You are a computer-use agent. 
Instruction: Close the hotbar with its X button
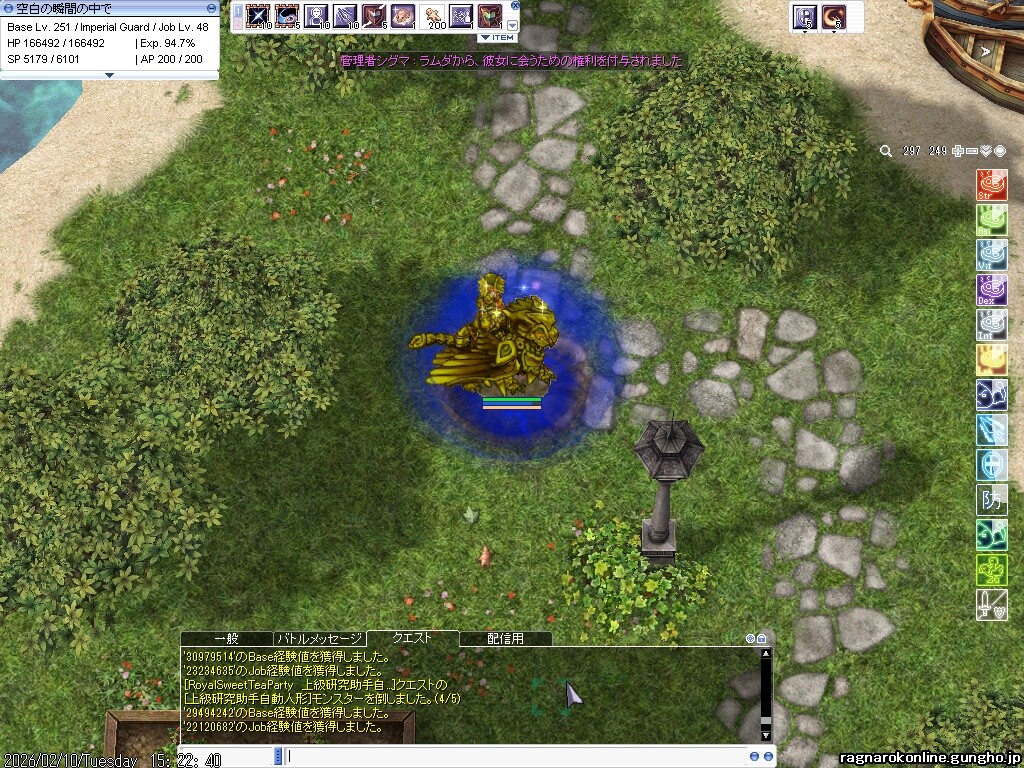point(513,7)
